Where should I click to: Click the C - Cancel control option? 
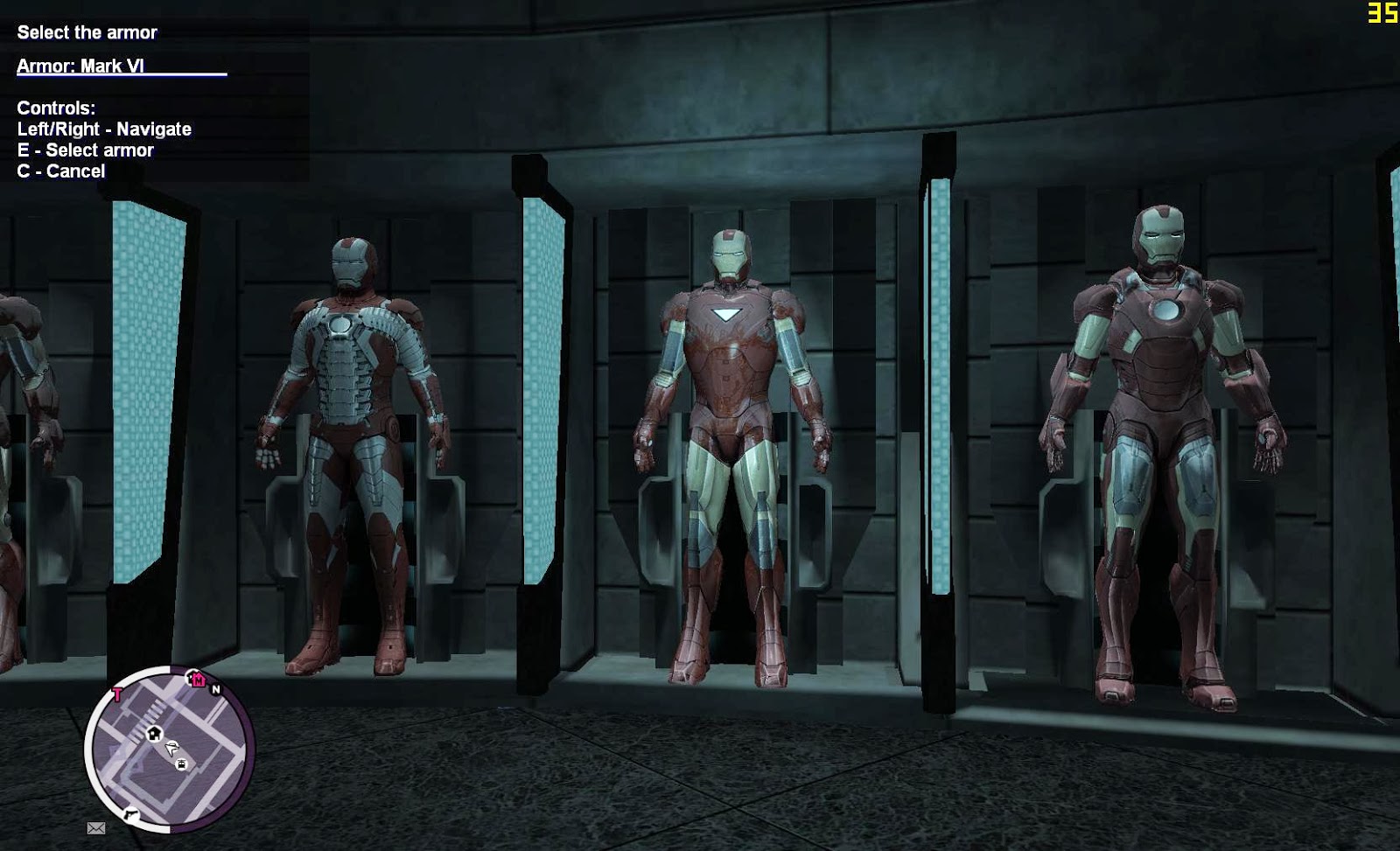point(60,171)
